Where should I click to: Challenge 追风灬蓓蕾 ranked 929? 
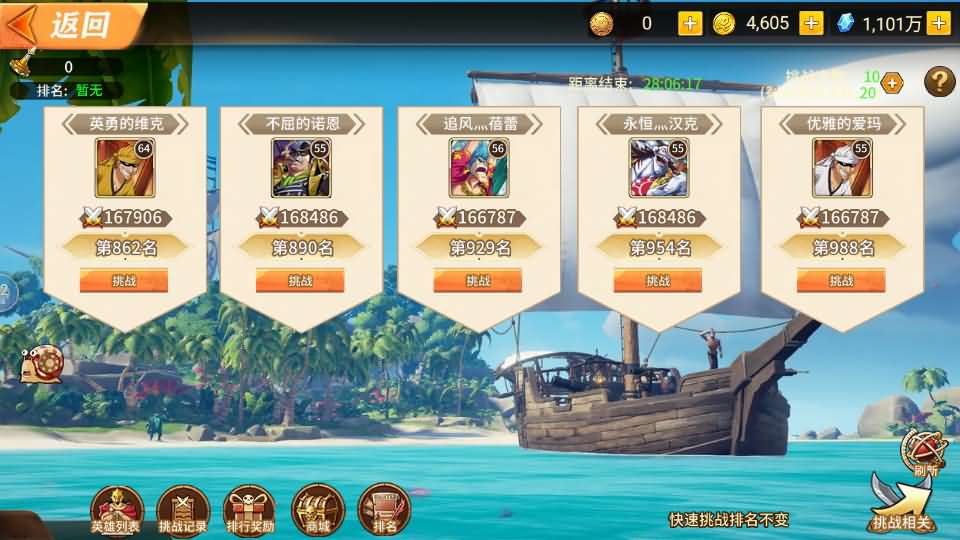(x=478, y=281)
